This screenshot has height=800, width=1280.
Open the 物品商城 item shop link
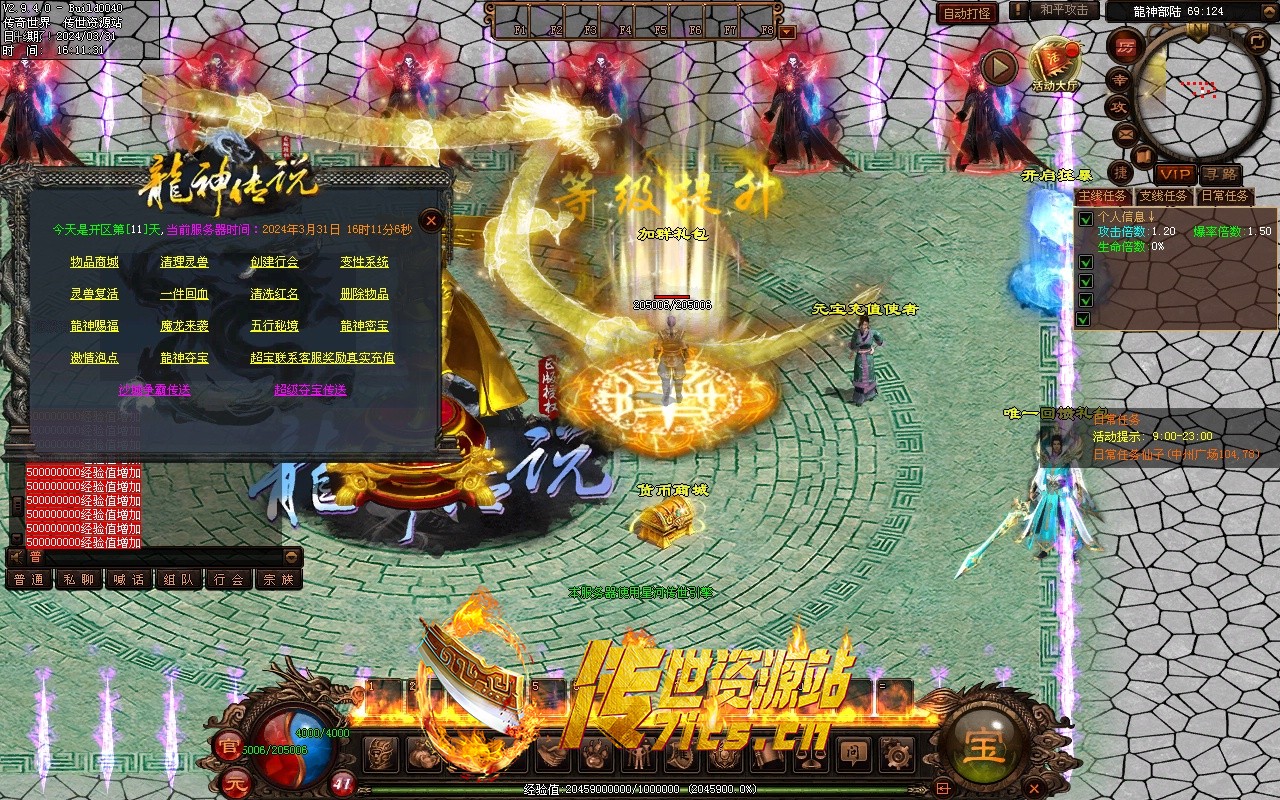tap(94, 262)
